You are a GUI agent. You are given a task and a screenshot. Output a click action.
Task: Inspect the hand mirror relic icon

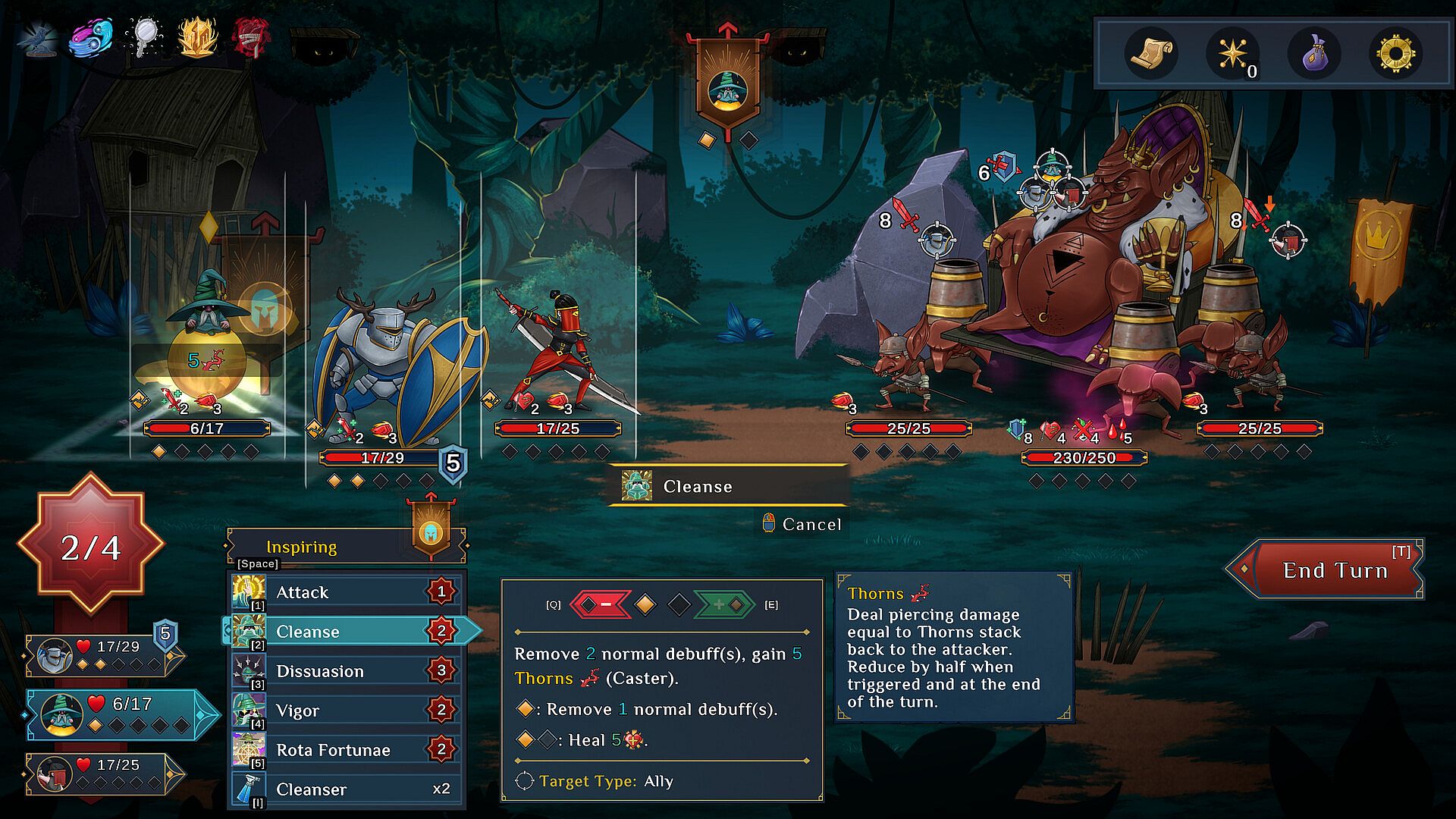pos(144,36)
